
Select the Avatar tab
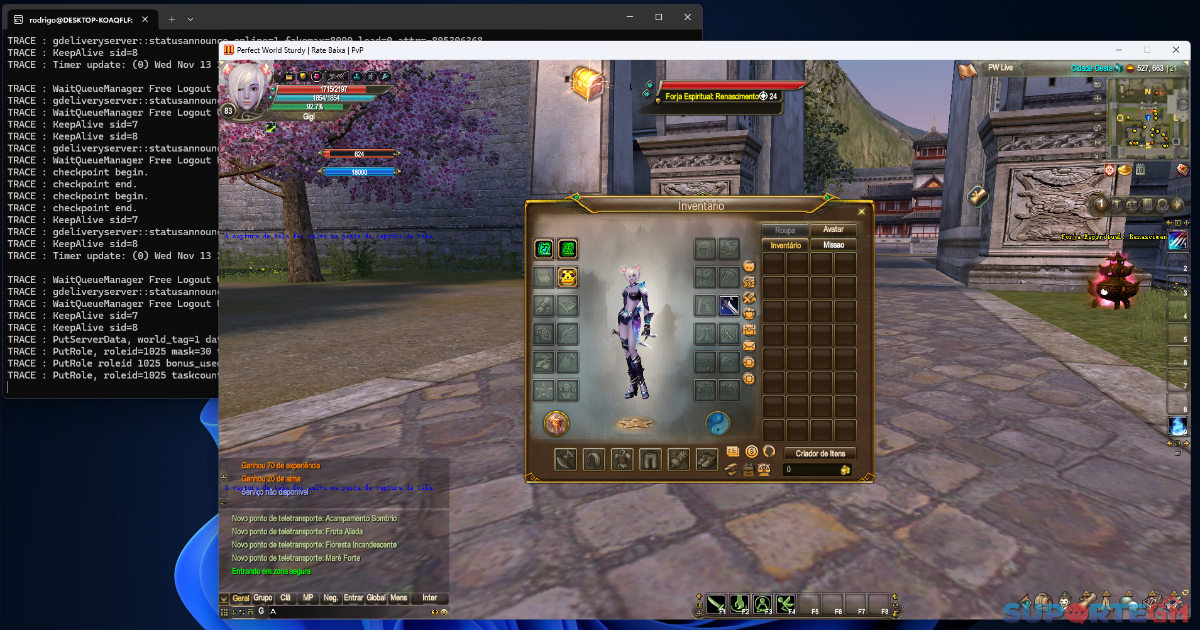[x=833, y=230]
